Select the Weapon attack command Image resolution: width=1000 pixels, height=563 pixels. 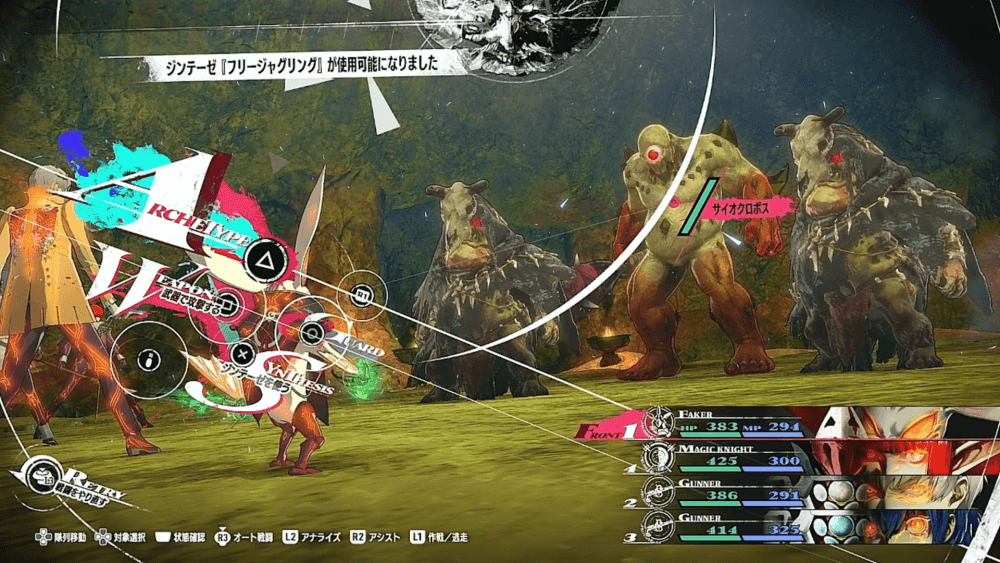226,304
